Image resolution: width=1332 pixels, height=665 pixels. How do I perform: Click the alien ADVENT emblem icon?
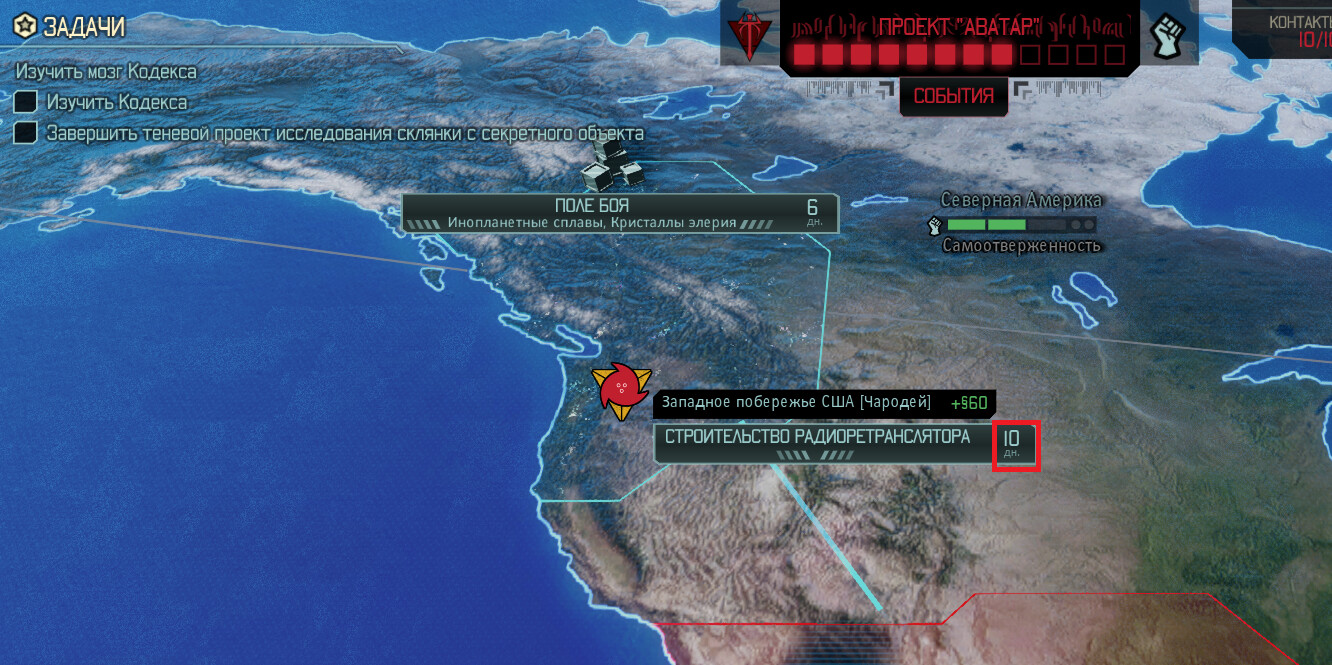(747, 38)
